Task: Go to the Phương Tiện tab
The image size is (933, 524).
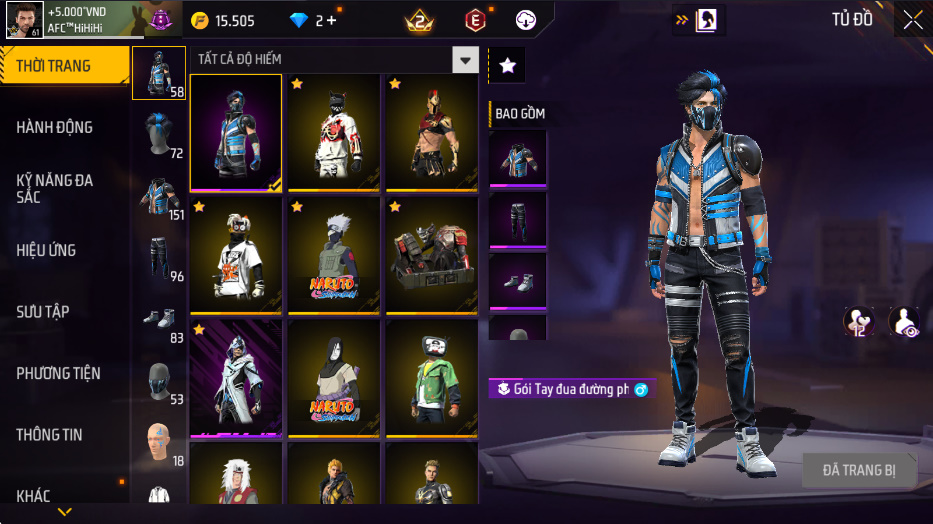Action: (x=59, y=373)
